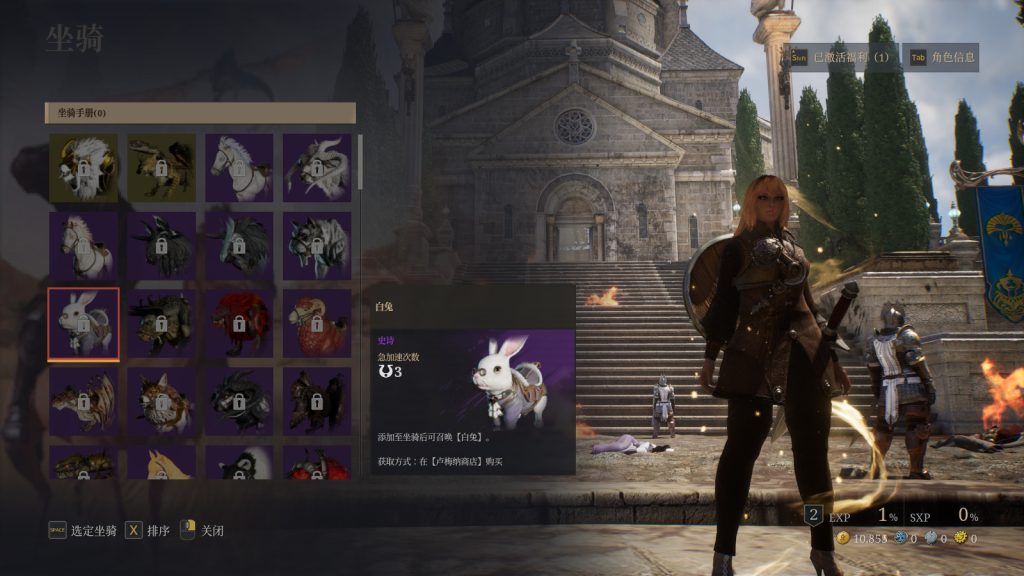Select the red furred beast mount
The width and height of the screenshot is (1024, 576).
coord(239,324)
